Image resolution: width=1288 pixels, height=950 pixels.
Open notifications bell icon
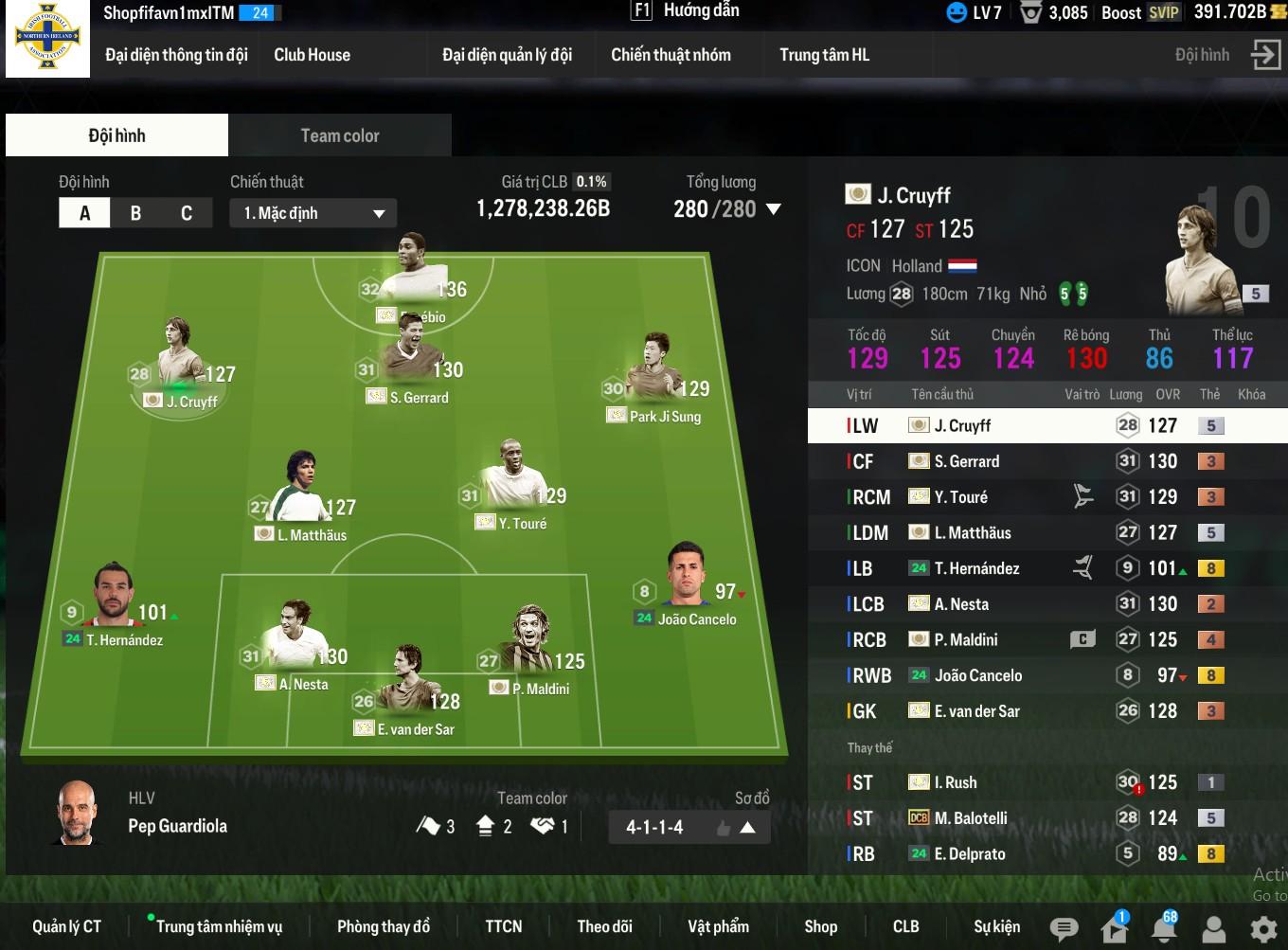(1164, 928)
